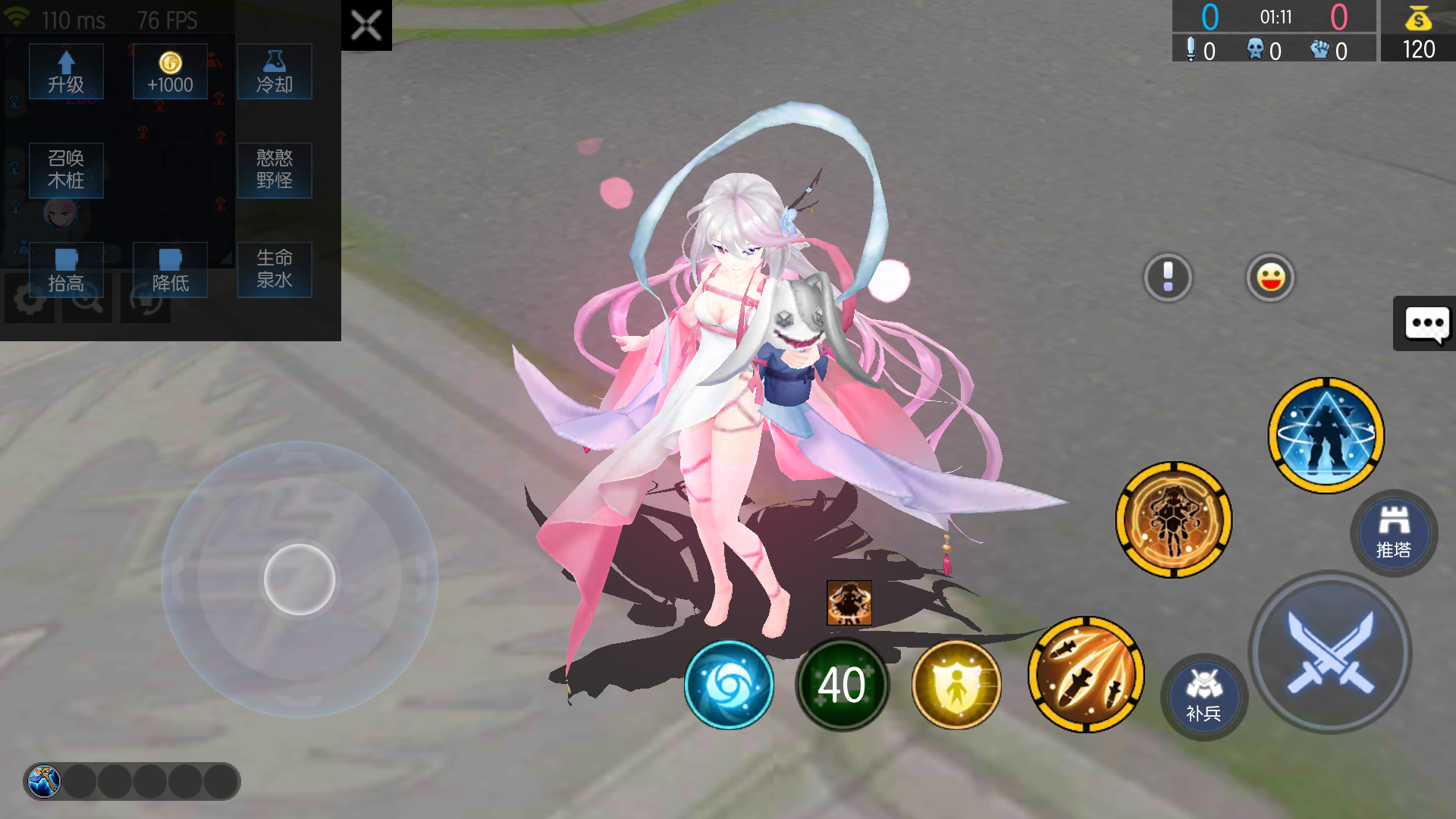Screen dimensions: 1456x819
Task: Select the blue tornado skill icon
Action: tap(729, 684)
